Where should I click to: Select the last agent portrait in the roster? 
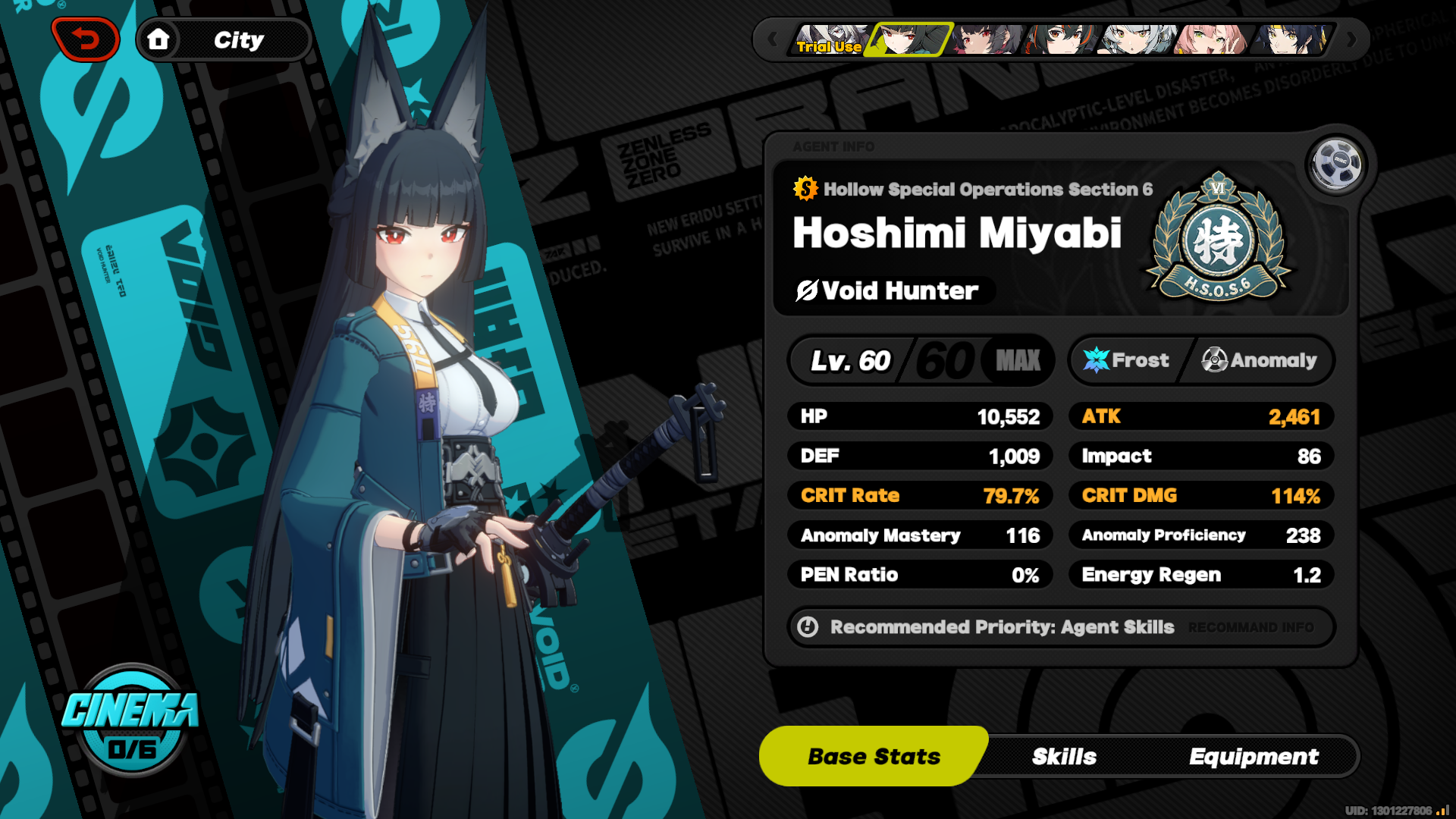tap(1294, 39)
